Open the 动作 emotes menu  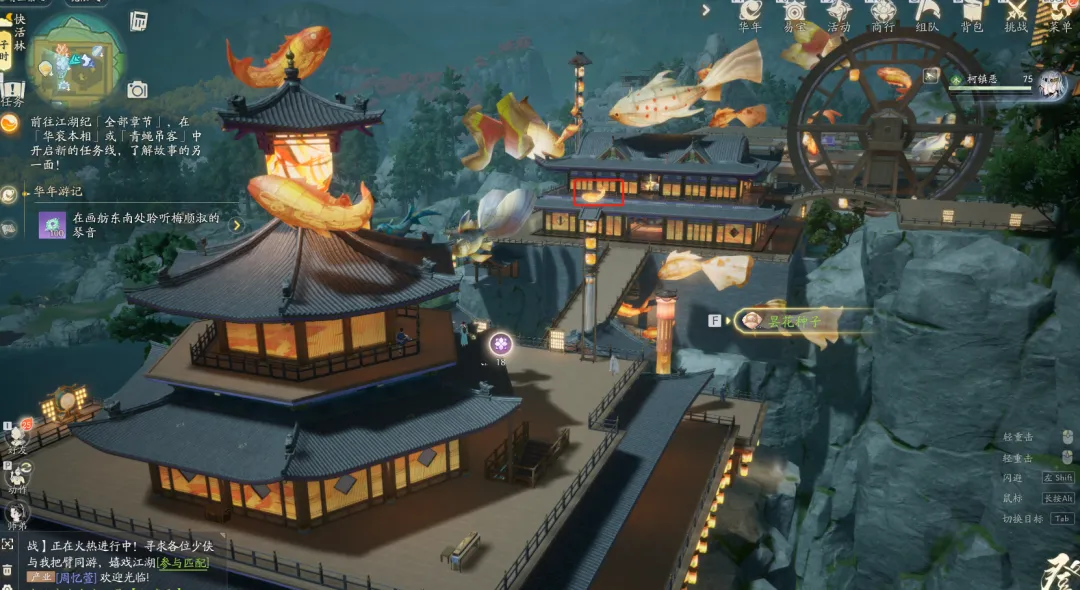[17, 477]
